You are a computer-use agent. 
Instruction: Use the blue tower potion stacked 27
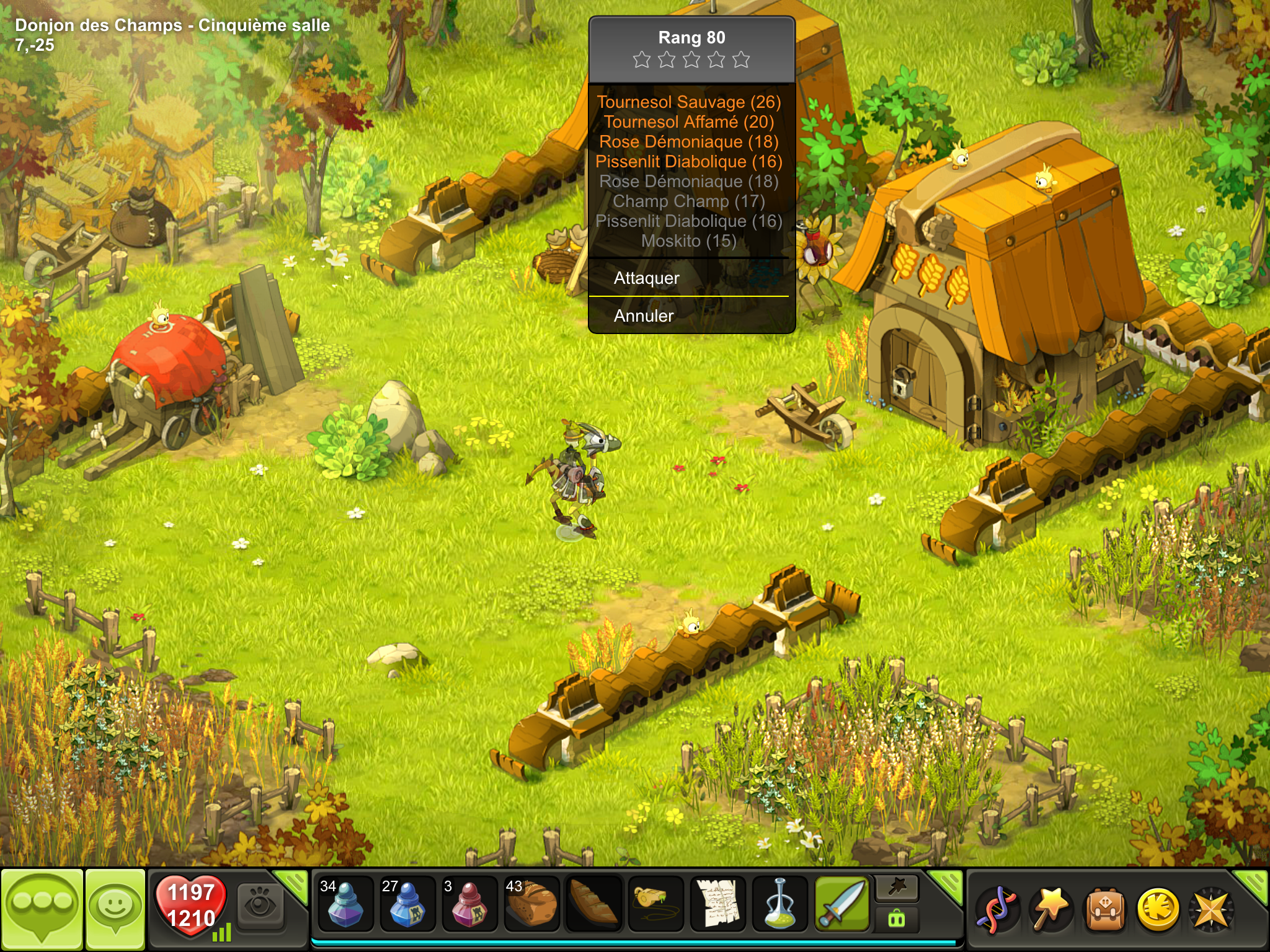pyautogui.click(x=407, y=904)
